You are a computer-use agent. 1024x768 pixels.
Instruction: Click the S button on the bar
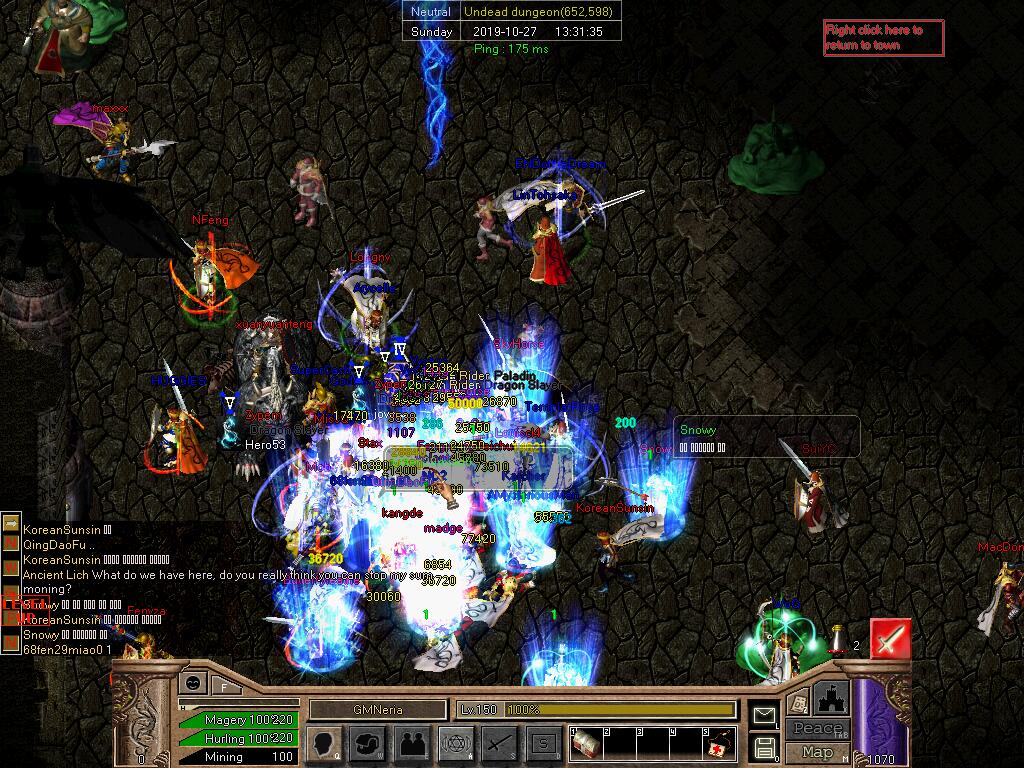(x=543, y=744)
